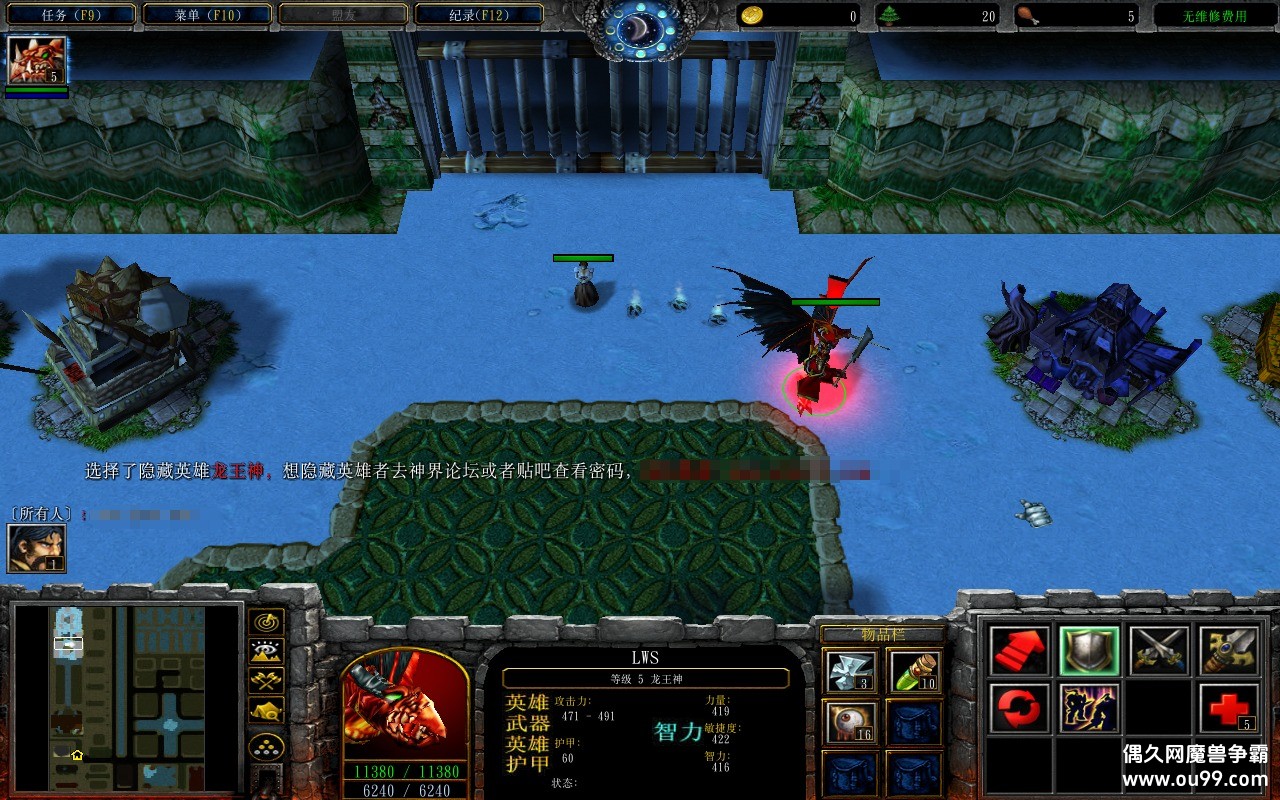Open the 菜单 (F10) game menu

point(207,15)
